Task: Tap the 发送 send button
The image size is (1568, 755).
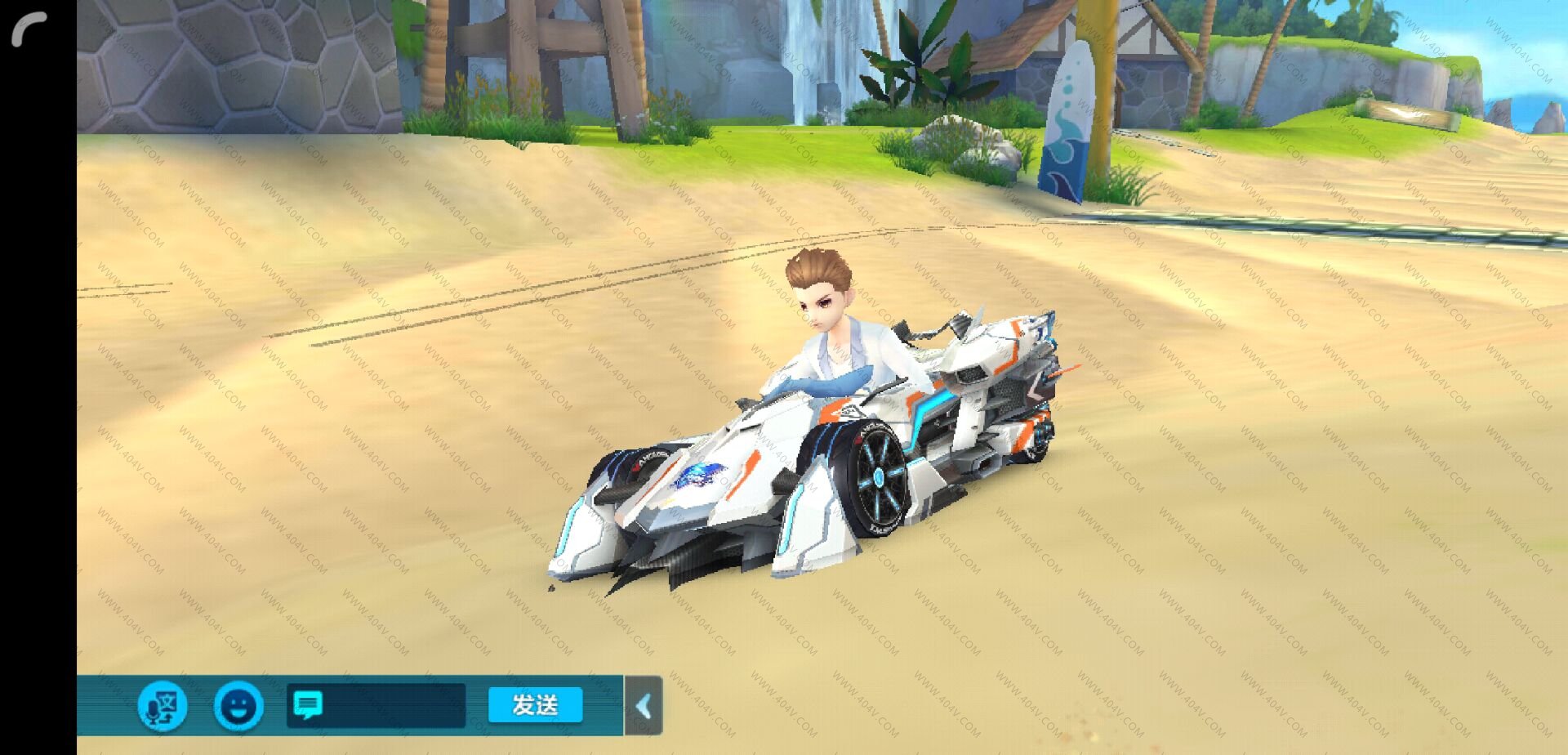Action: 535,705
